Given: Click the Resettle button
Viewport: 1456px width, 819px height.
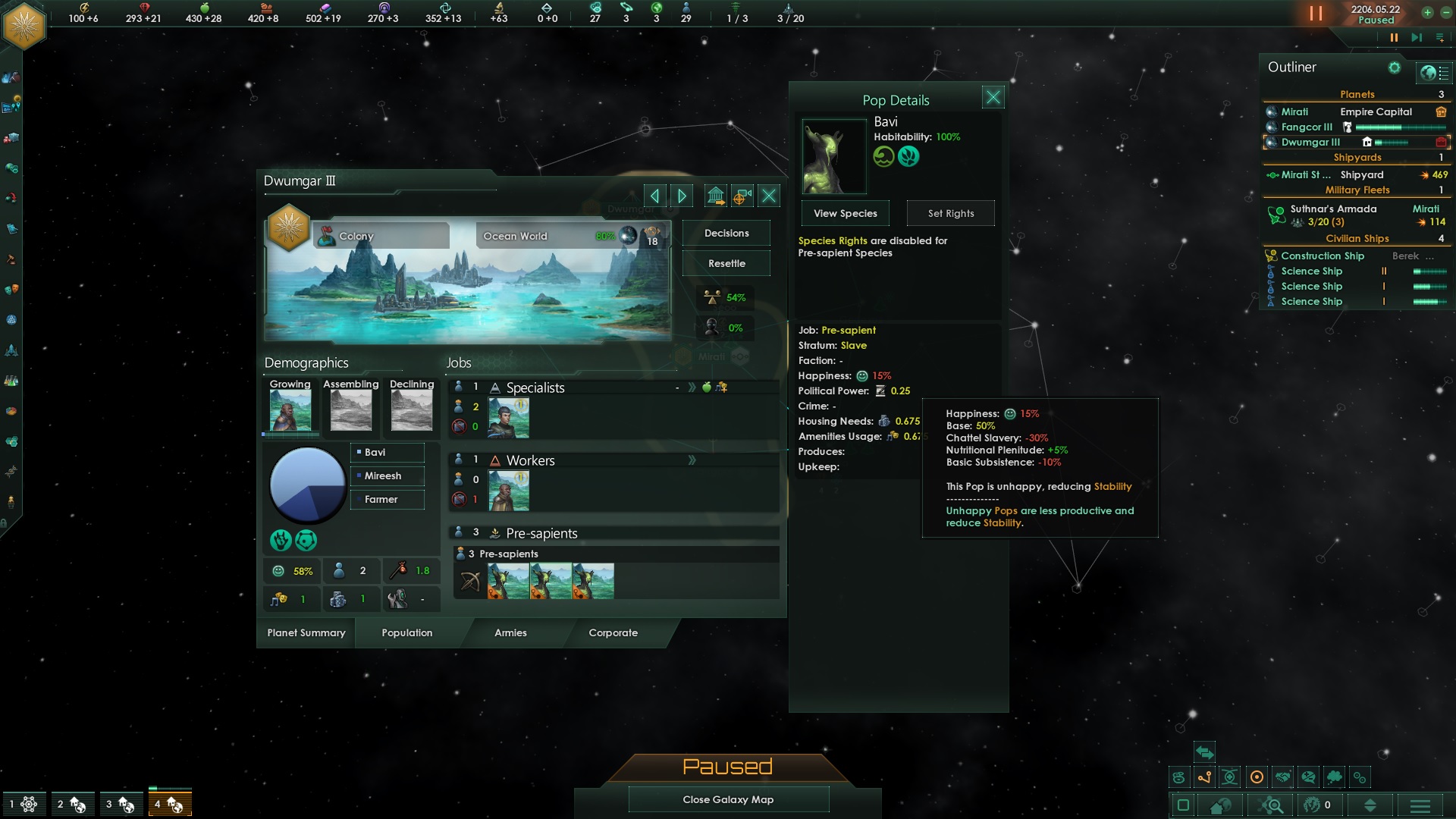Looking at the screenshot, I should 726,264.
